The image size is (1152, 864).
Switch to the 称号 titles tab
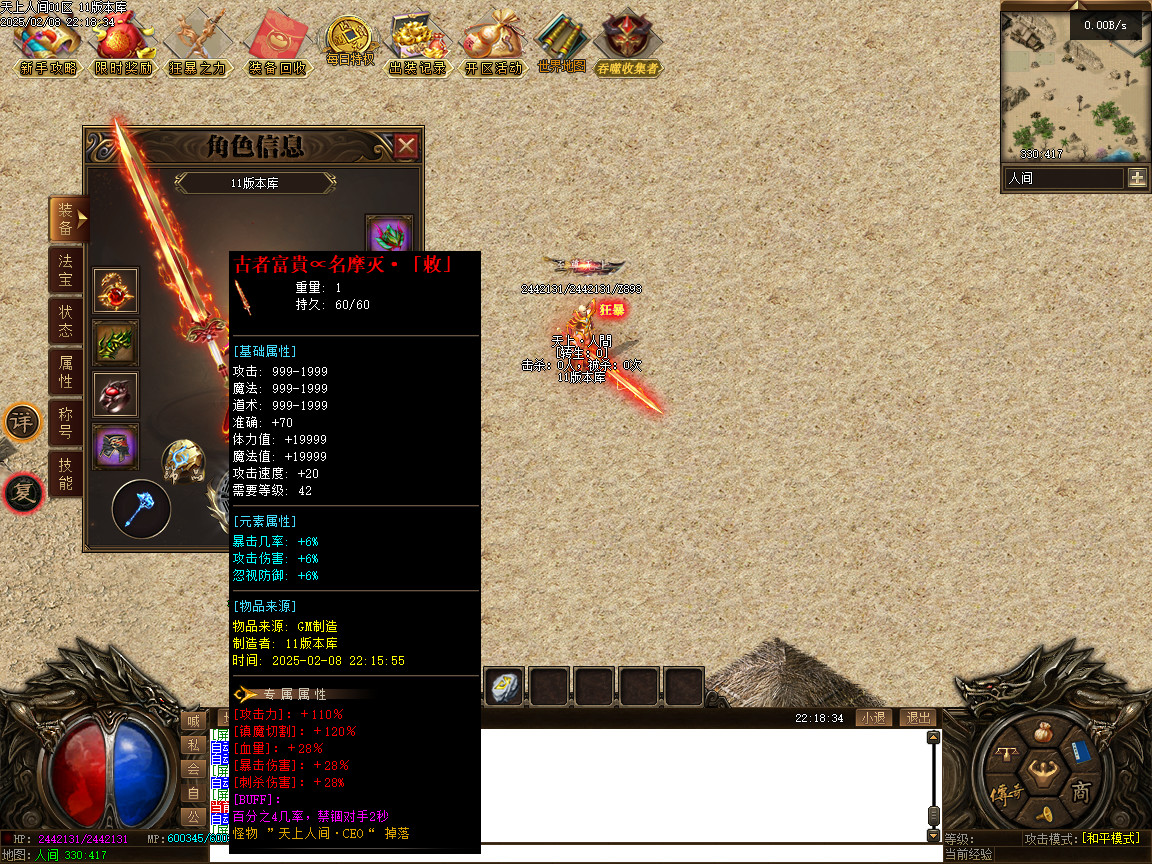(65, 424)
